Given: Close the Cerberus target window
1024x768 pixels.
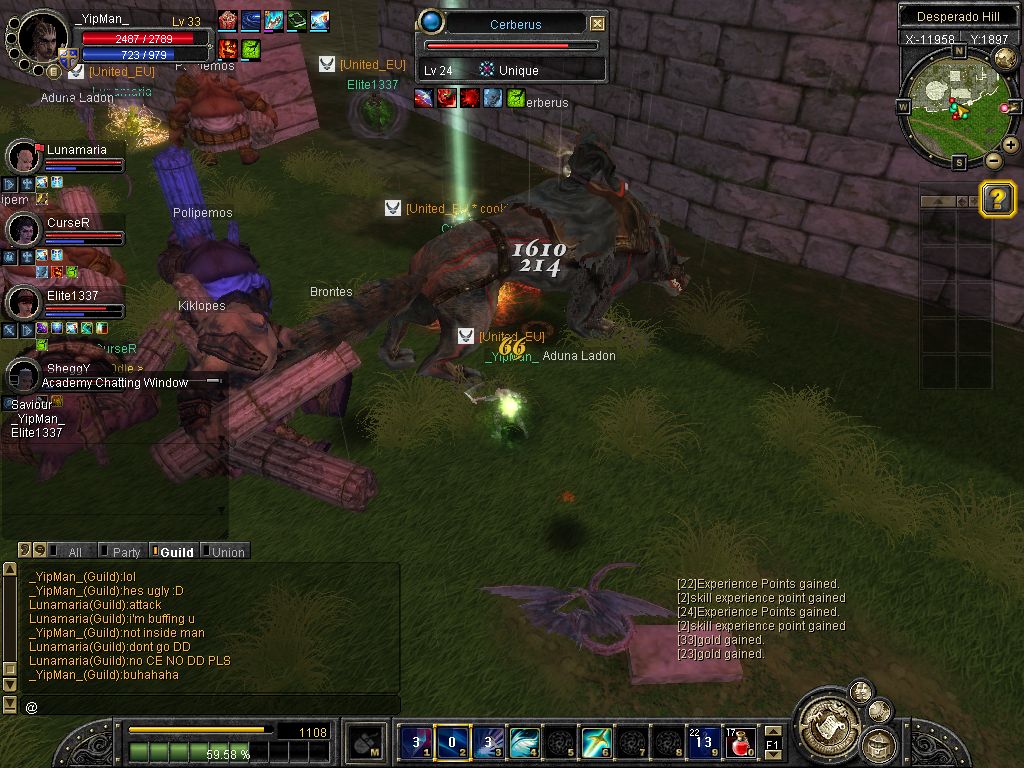Looking at the screenshot, I should tap(597, 23).
